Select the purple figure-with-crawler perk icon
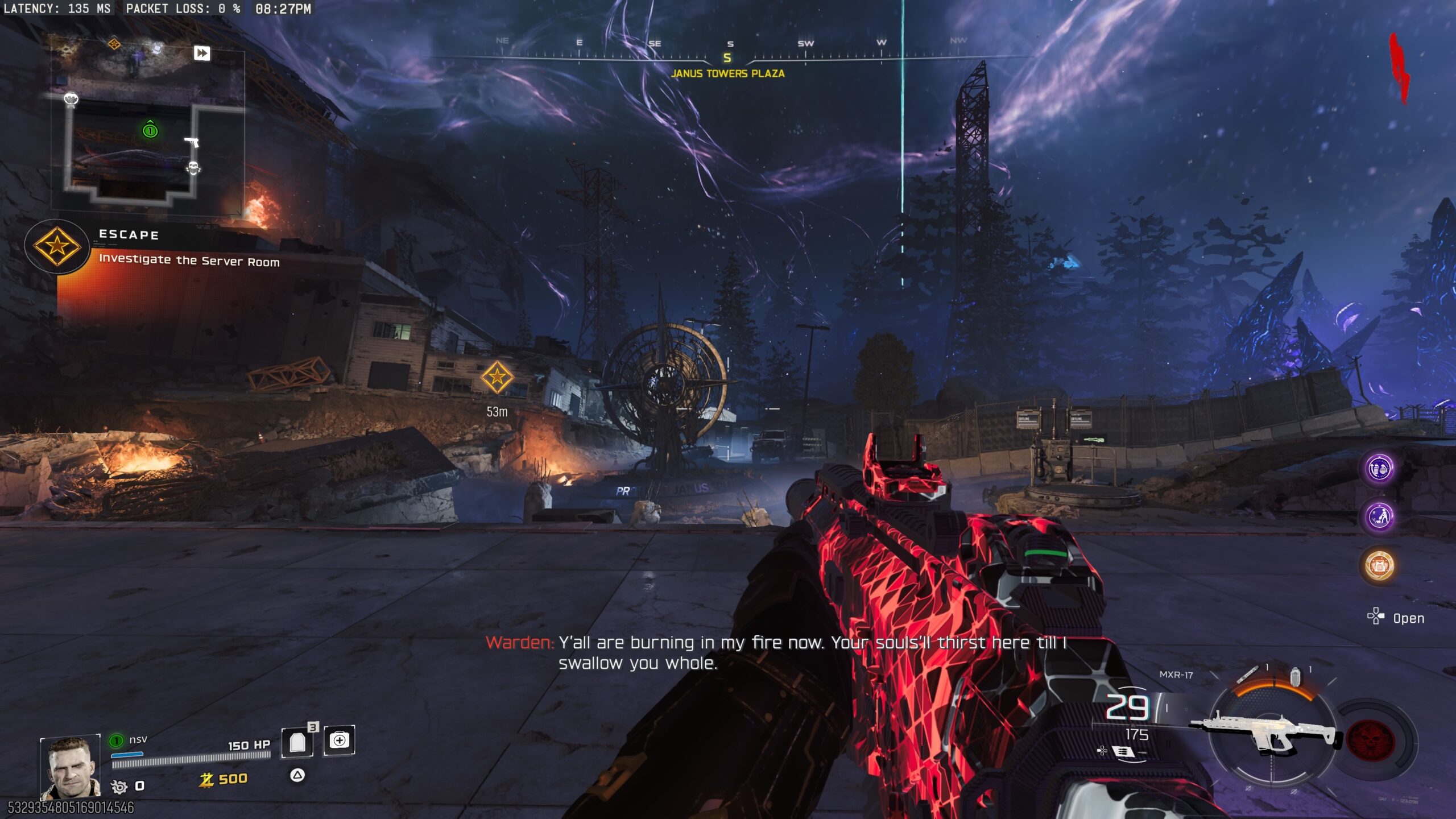 point(1379,517)
